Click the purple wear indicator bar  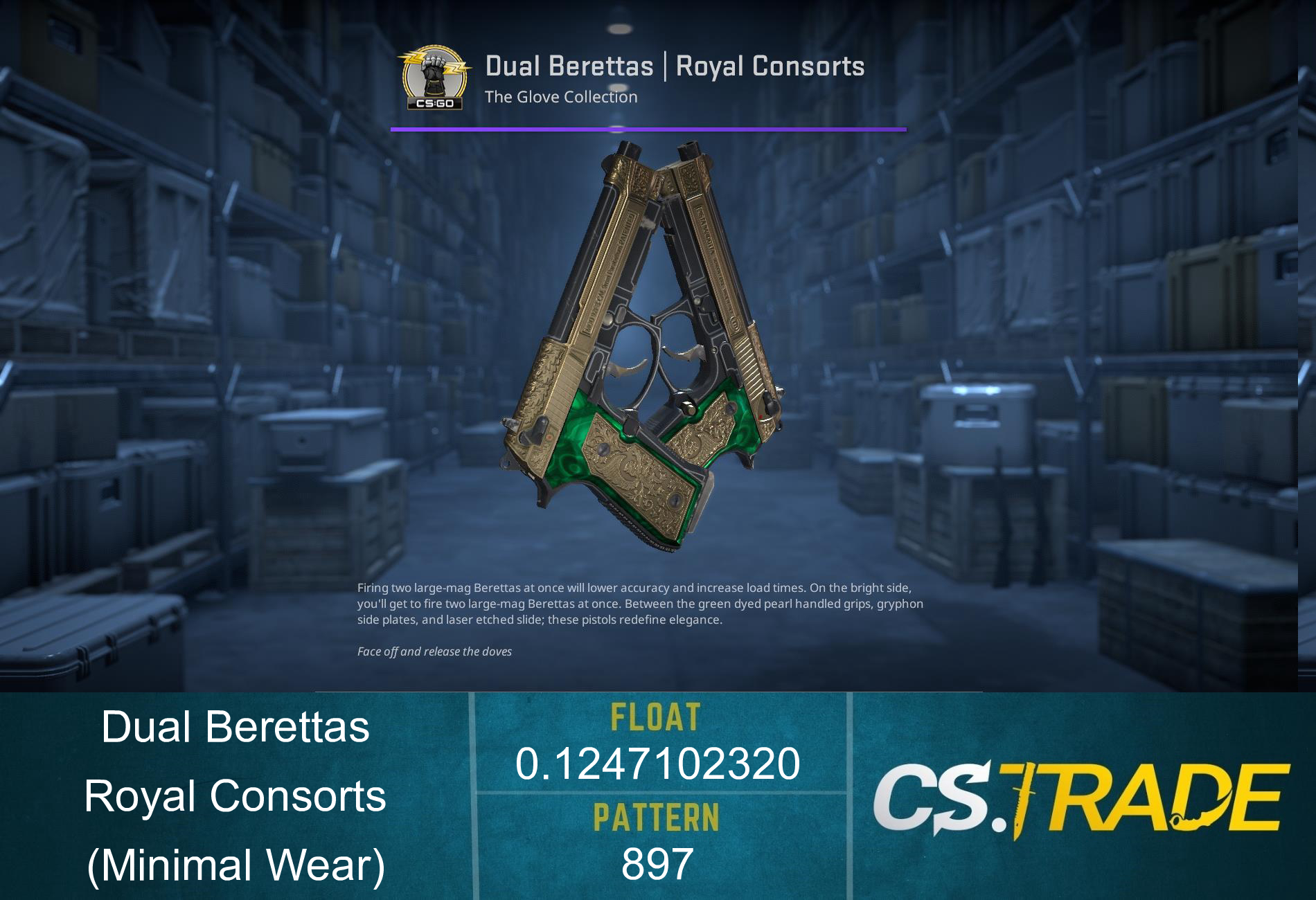coord(648,128)
